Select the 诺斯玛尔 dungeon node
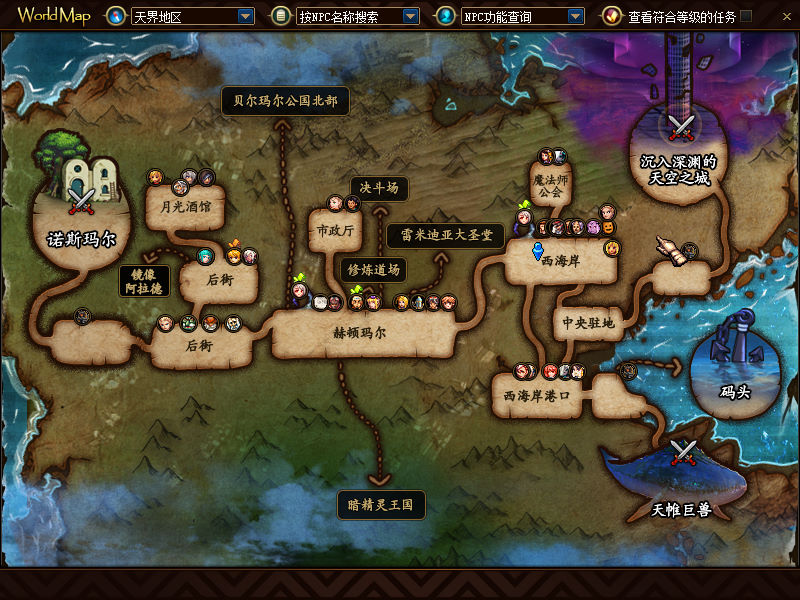 click(82, 240)
